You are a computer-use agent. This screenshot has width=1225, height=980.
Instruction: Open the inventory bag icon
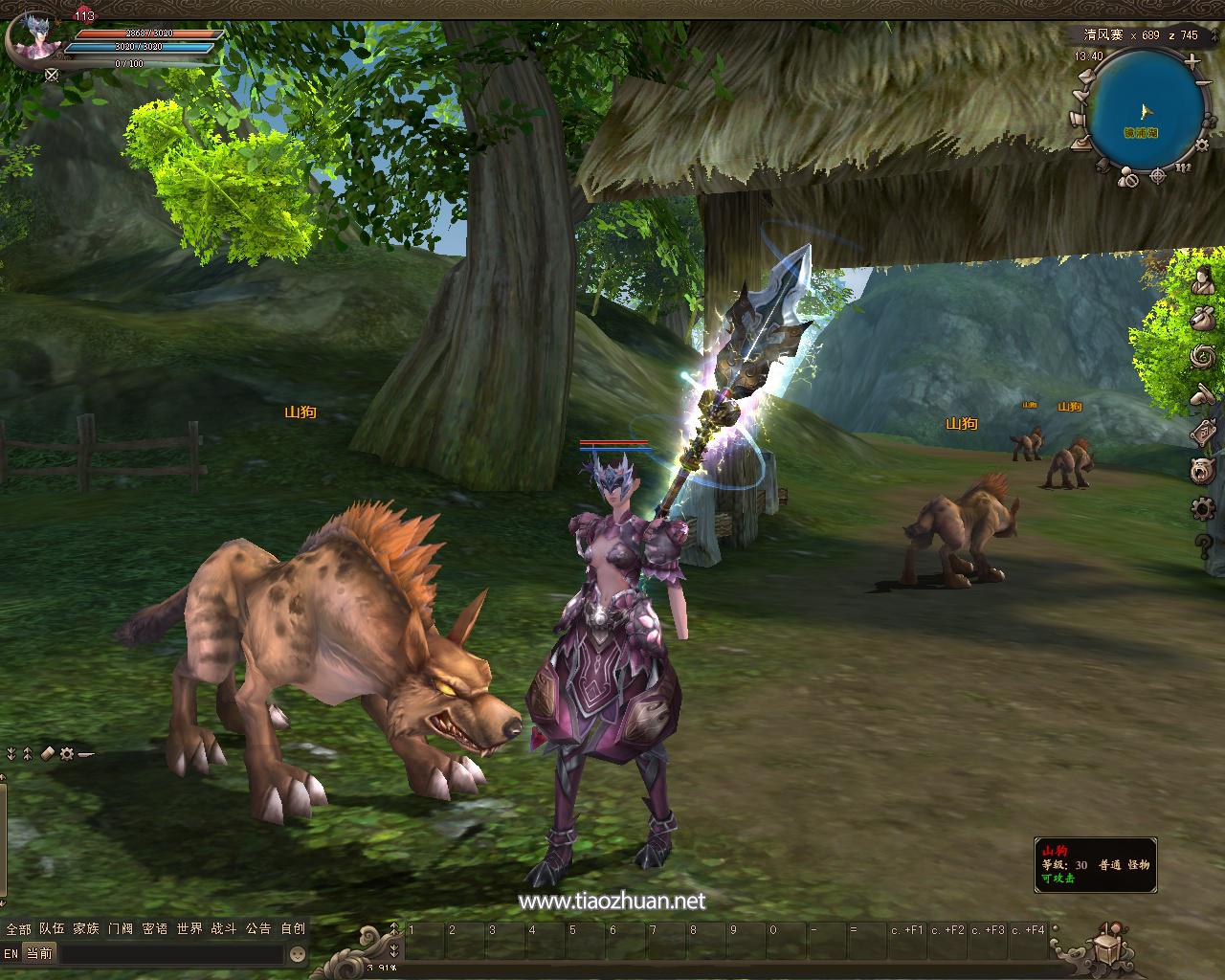coord(1203,319)
